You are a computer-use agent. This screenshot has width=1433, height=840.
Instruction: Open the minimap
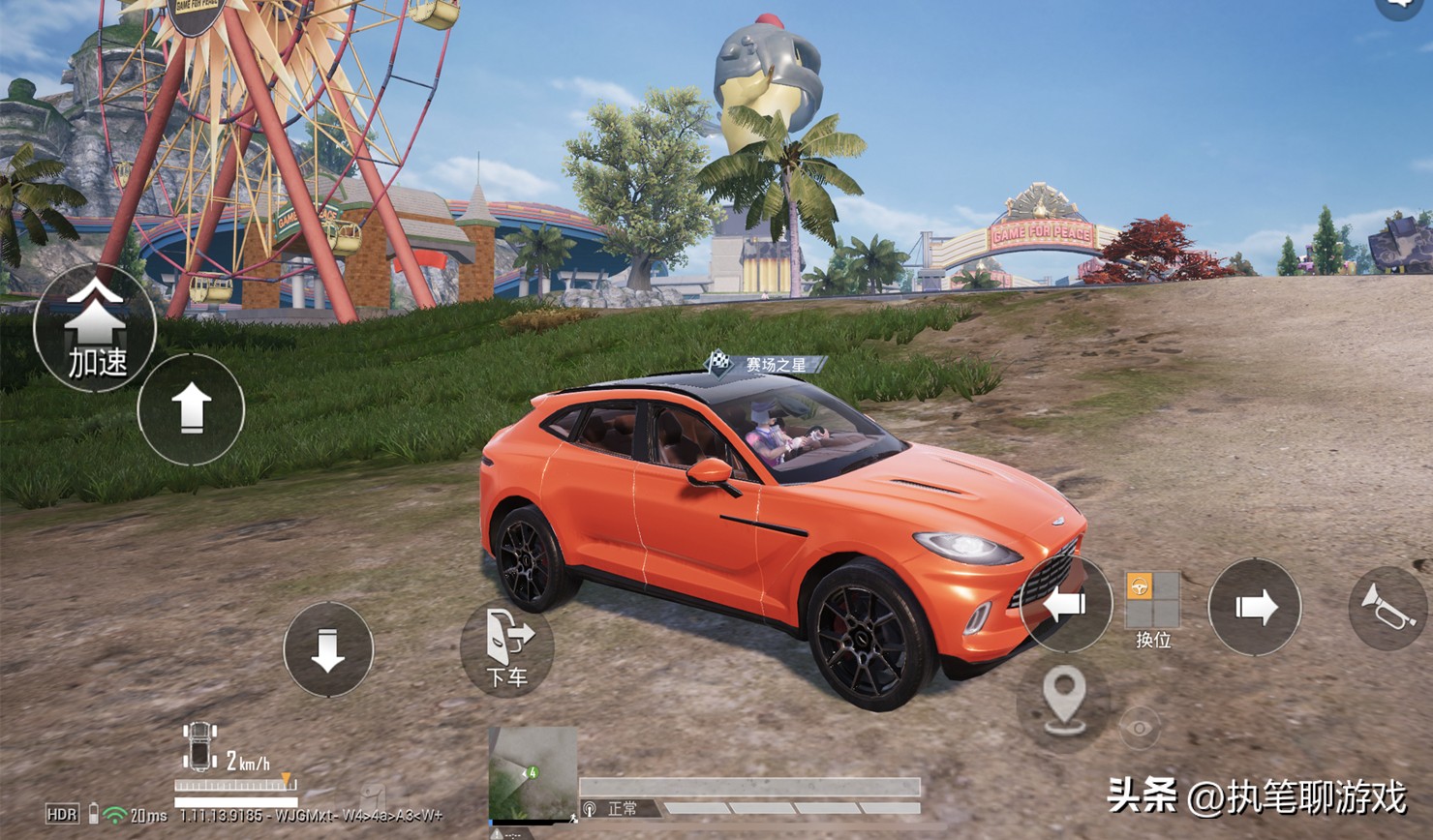pos(533,774)
